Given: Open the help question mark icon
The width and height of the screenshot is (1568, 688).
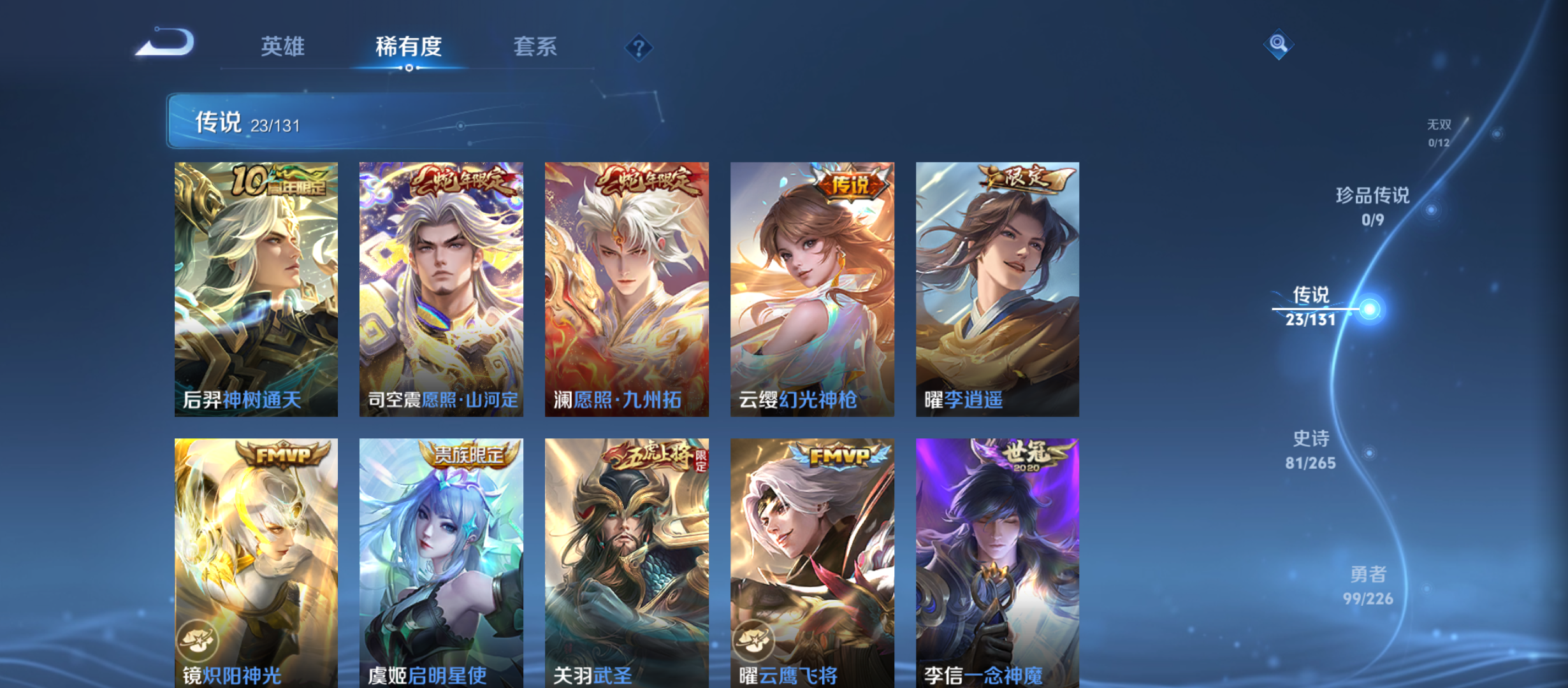Looking at the screenshot, I should tap(638, 47).
